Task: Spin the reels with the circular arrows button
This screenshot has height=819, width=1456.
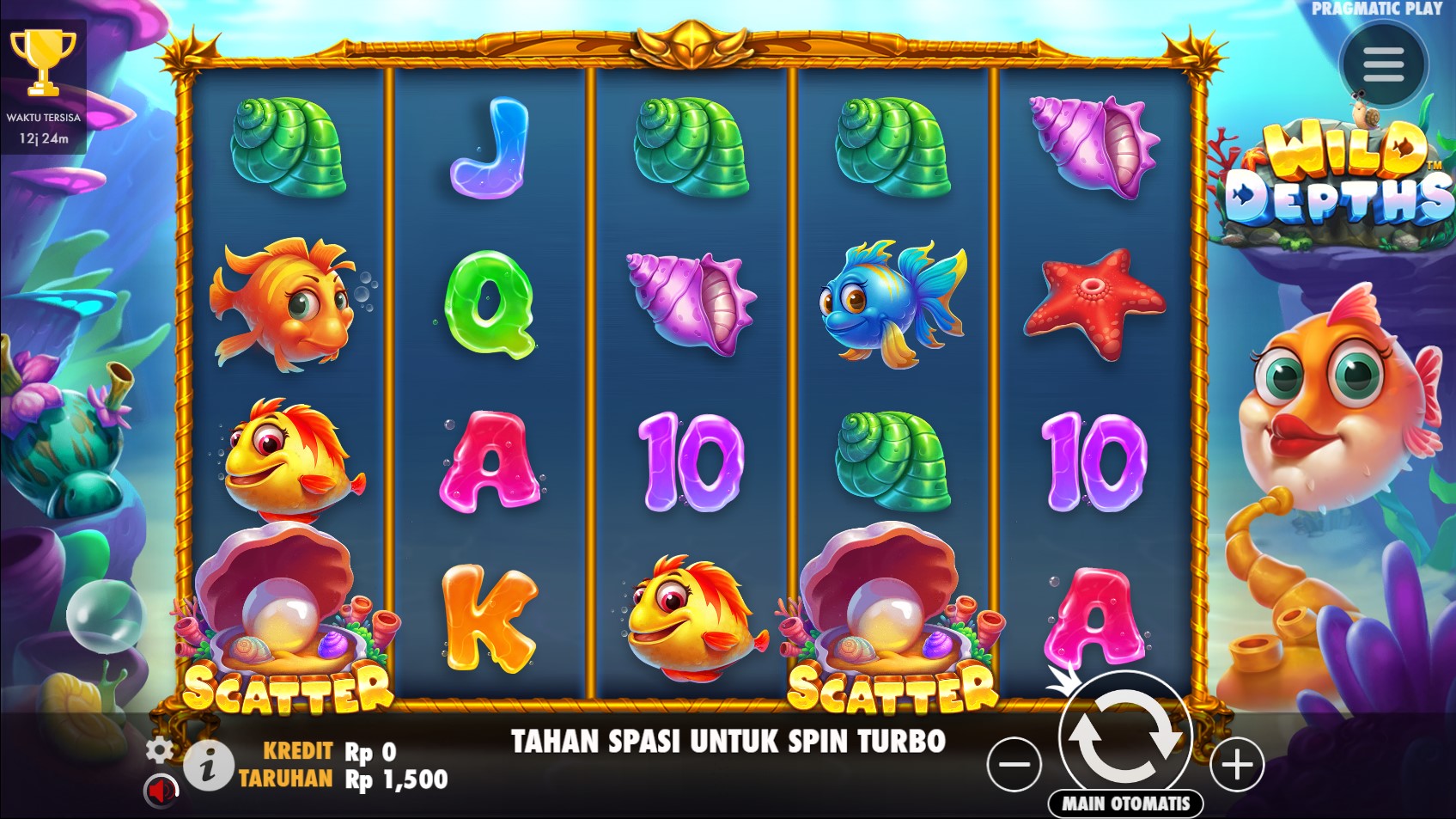Action: tap(1124, 736)
